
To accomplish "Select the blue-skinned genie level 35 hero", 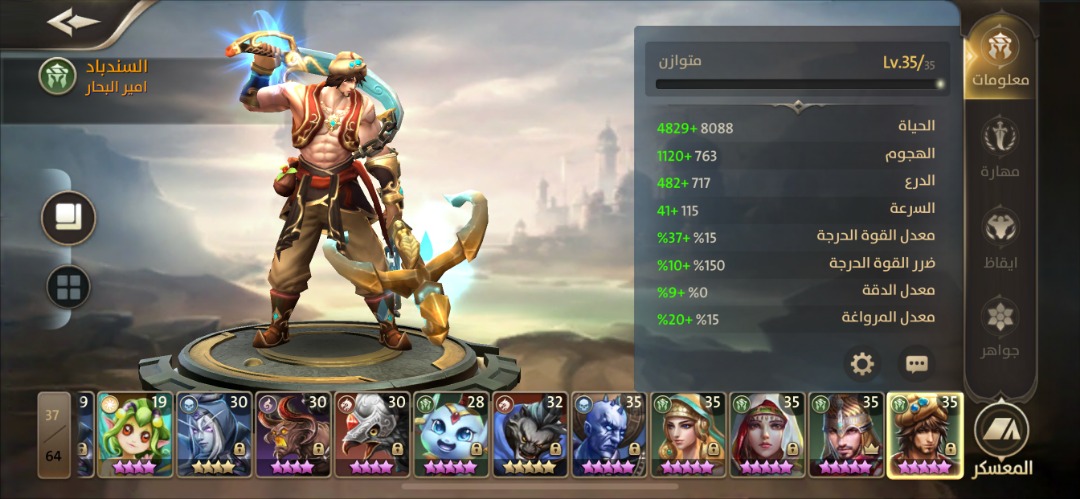I will pos(608,434).
